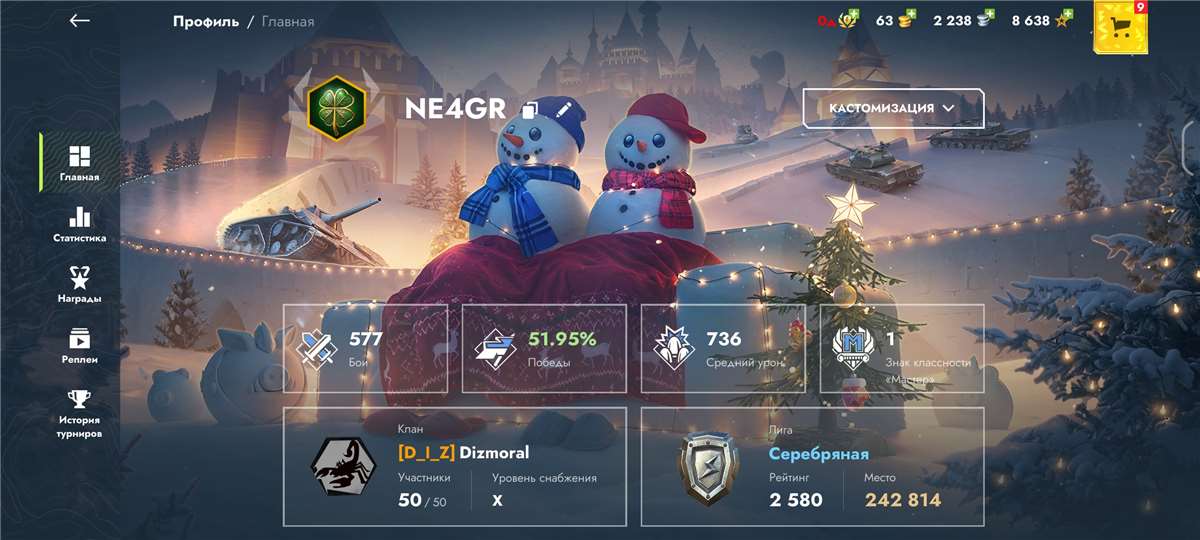Open the Dizmoral clan panel
The height and width of the screenshot is (540, 1200).
coord(455,466)
